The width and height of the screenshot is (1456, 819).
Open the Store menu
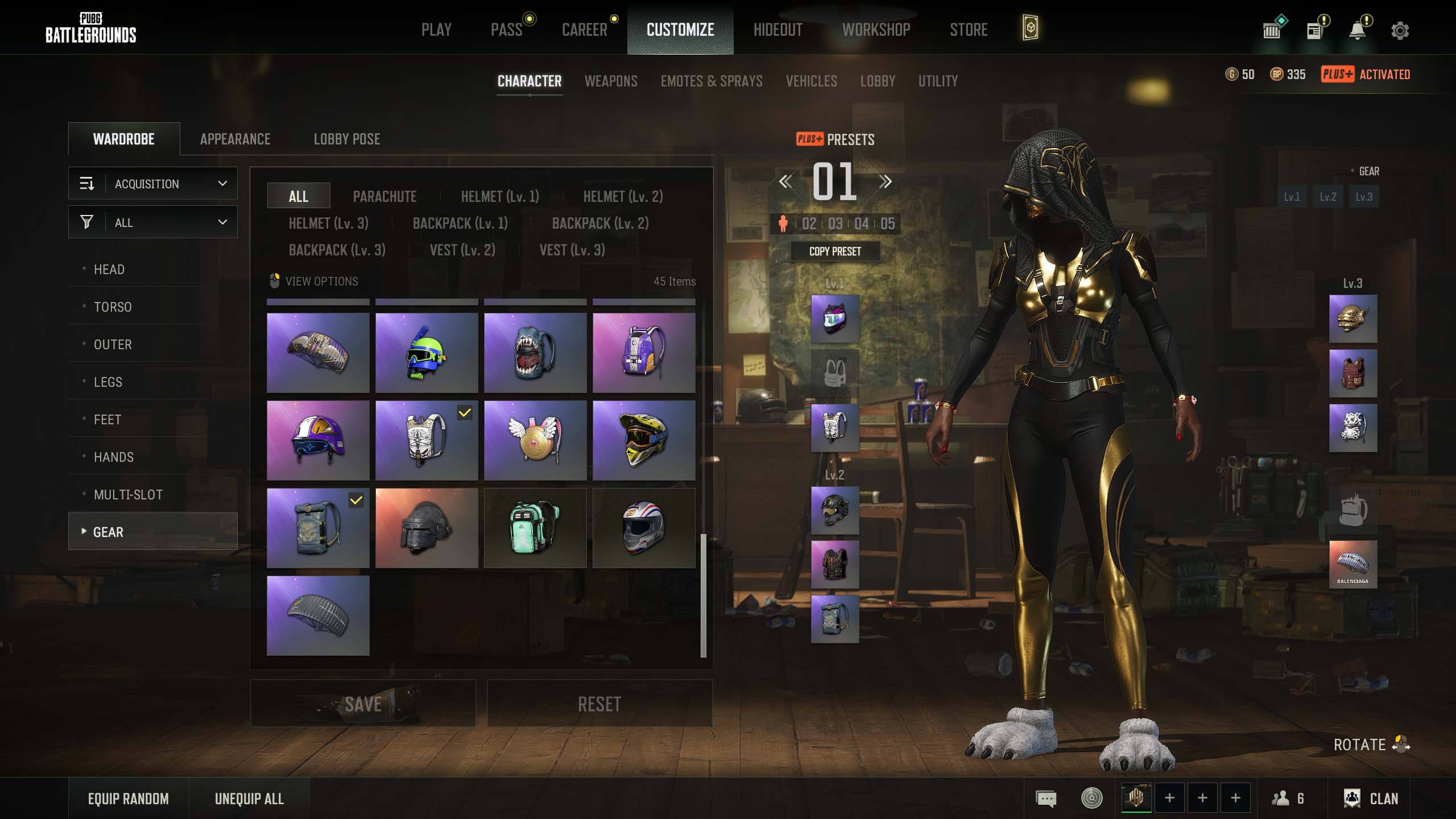pyautogui.click(x=969, y=30)
